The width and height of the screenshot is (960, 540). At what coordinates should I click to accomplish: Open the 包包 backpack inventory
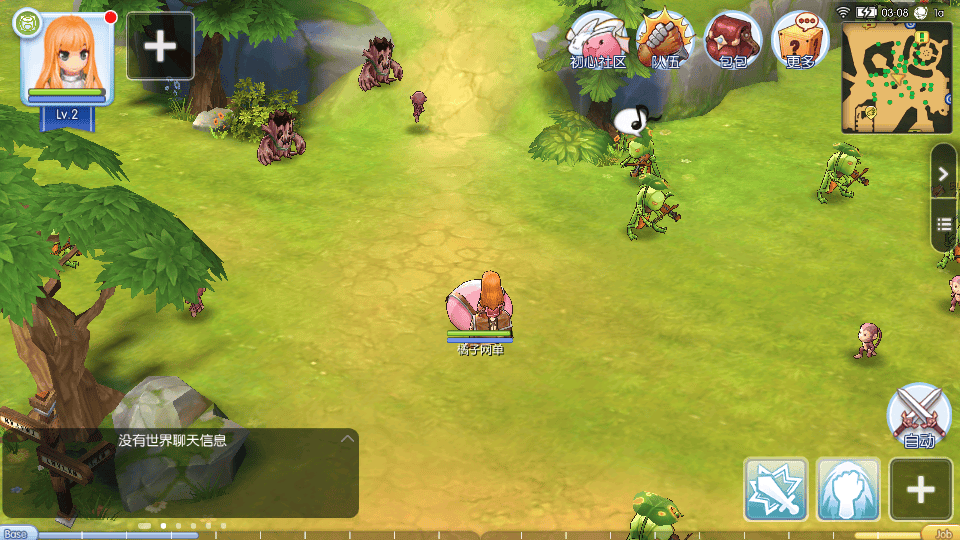733,40
